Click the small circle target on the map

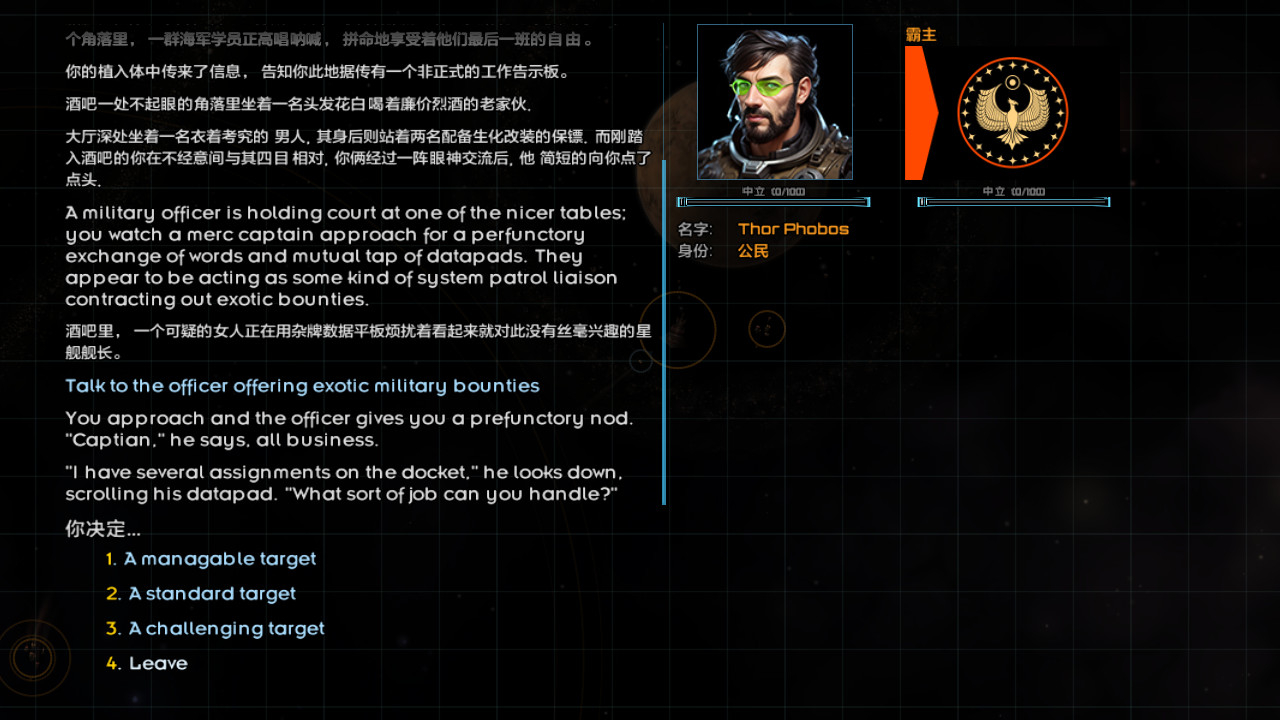(766, 330)
